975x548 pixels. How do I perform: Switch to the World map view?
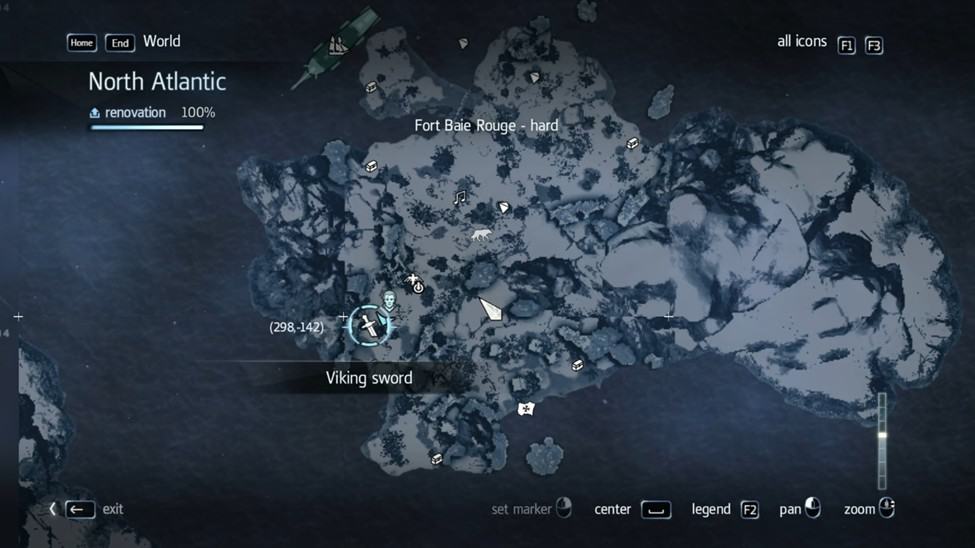pos(161,42)
